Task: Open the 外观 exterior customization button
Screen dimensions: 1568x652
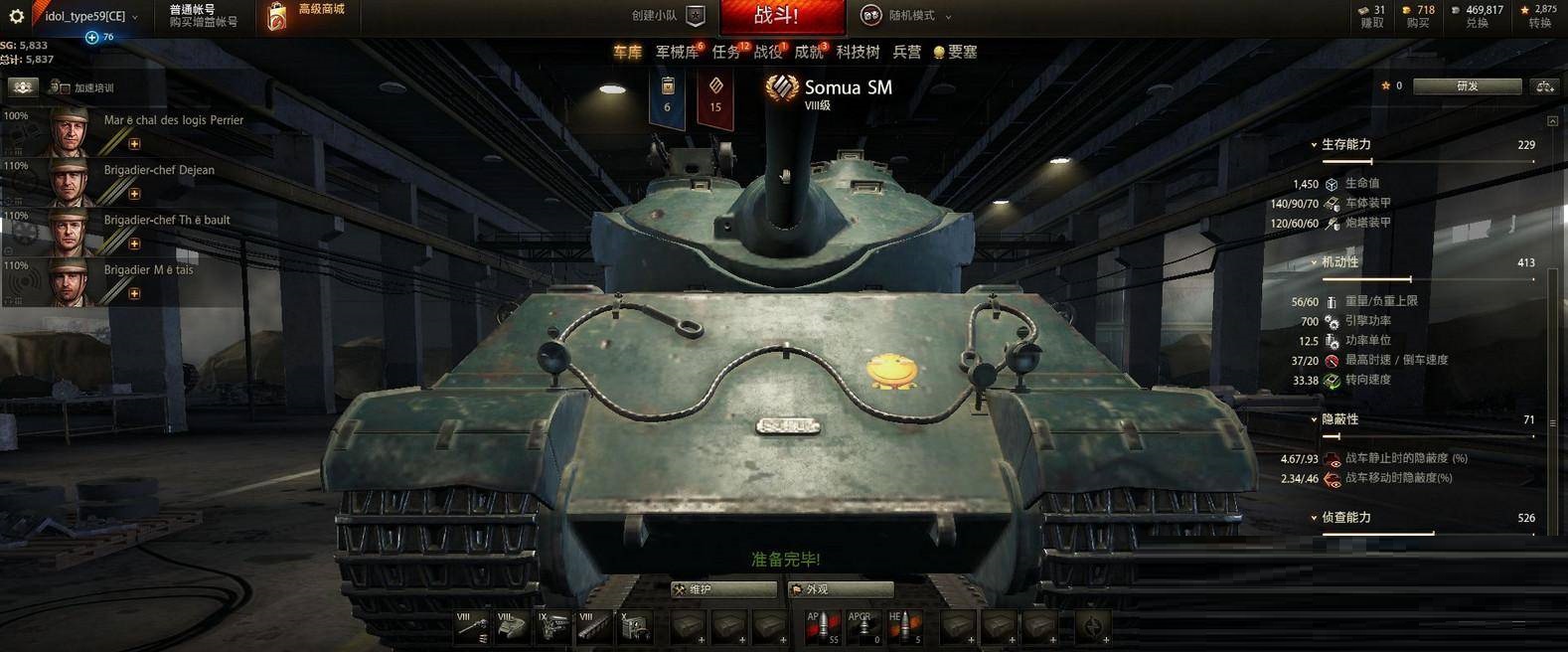Action: [840, 589]
